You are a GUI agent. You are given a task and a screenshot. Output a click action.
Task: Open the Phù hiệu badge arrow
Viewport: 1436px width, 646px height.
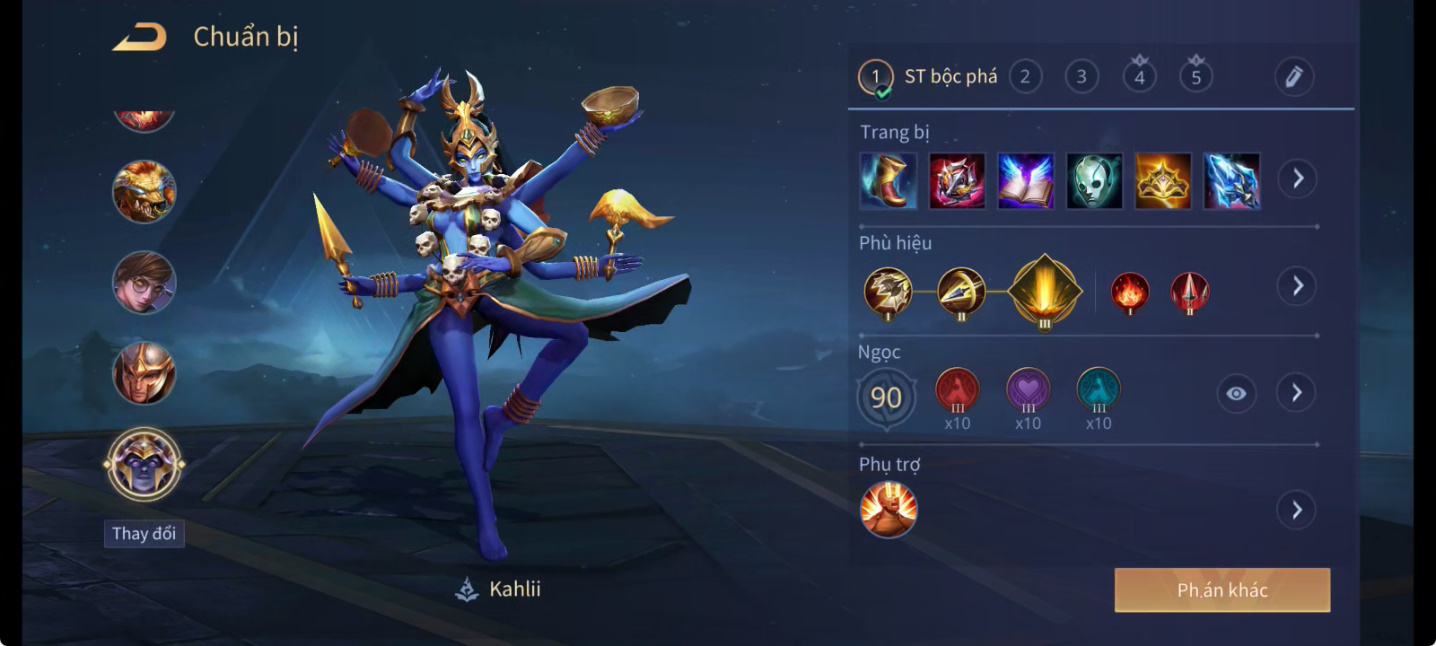[x=1297, y=286]
